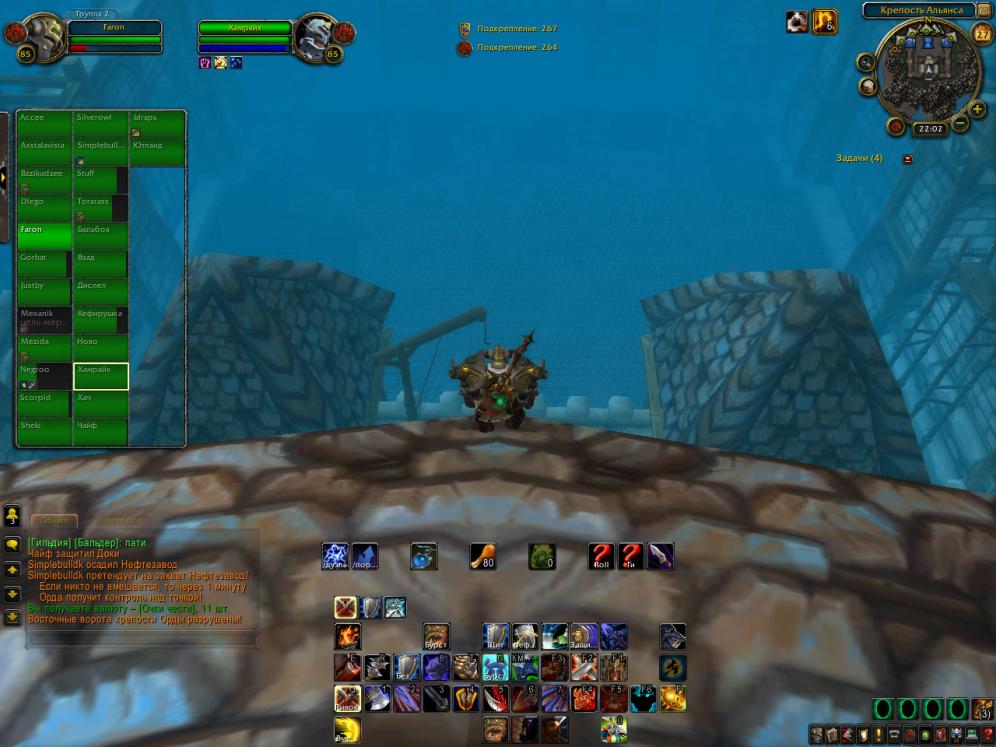Image resolution: width=996 pixels, height=747 pixels.
Task: Use the Roll macro button
Action: [x=601, y=557]
